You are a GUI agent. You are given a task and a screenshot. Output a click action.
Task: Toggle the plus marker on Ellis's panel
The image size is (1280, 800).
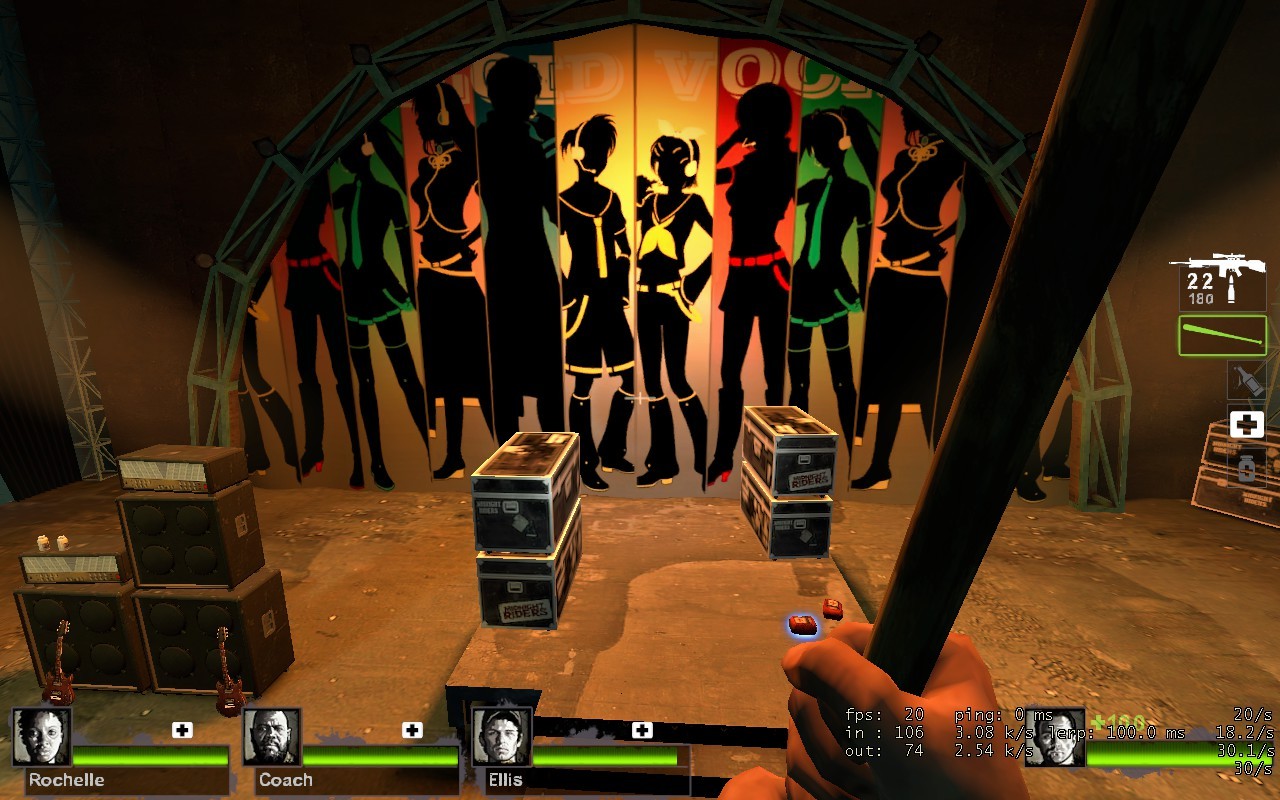point(640,729)
